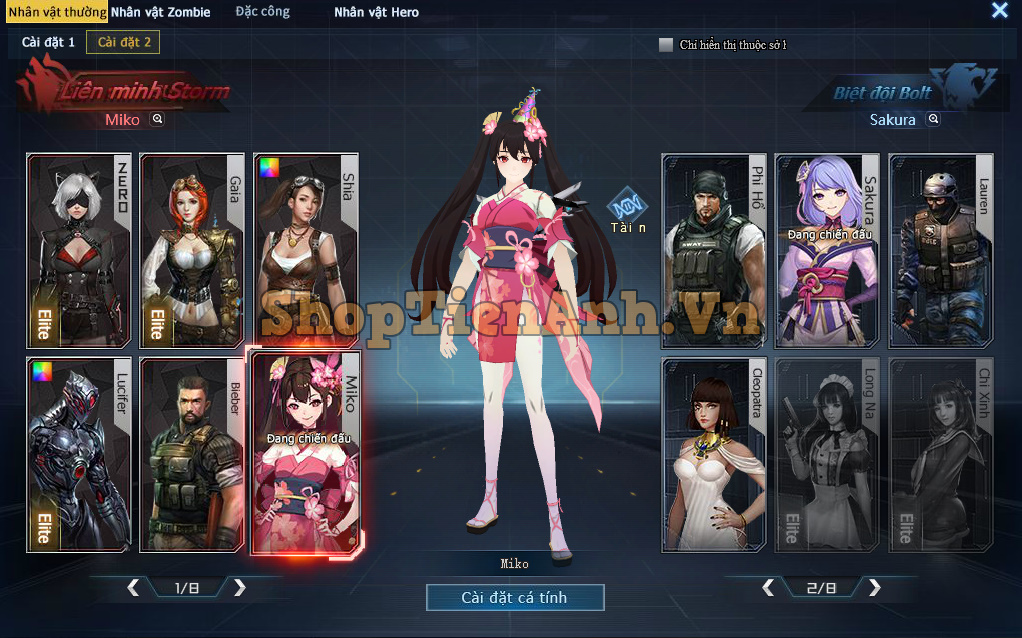Select the Gaia character card

click(x=191, y=250)
